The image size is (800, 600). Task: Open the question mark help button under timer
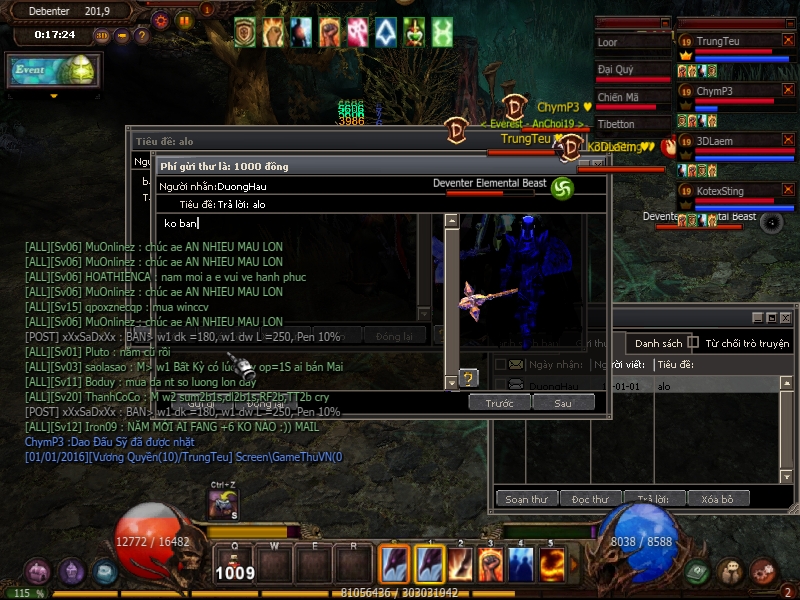(x=142, y=35)
